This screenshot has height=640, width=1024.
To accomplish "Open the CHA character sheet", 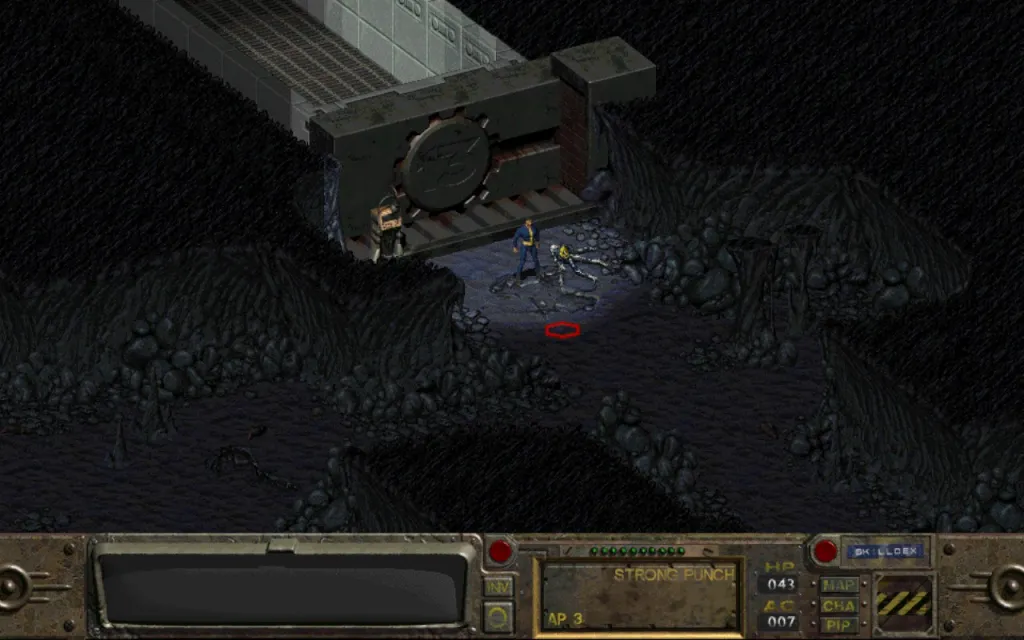I will 837,604.
